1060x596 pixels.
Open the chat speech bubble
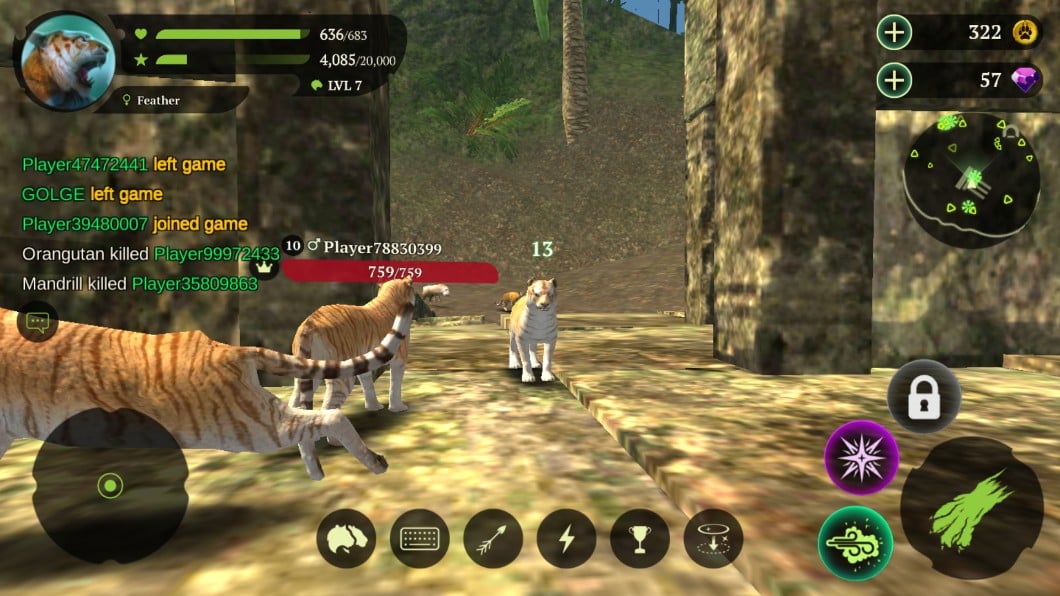(x=38, y=322)
